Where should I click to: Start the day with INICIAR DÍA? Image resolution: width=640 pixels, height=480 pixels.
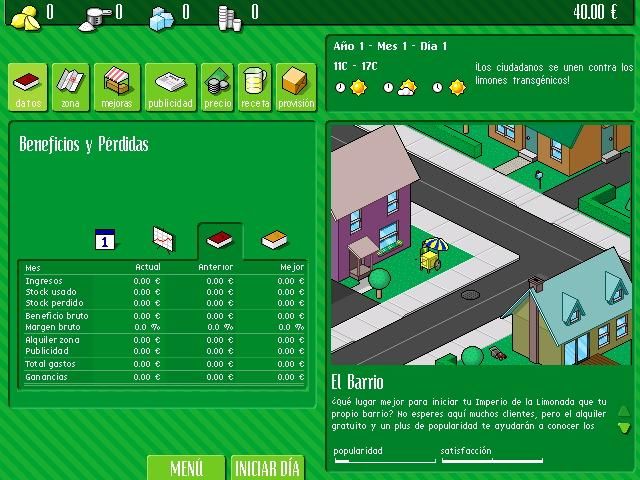point(267,468)
